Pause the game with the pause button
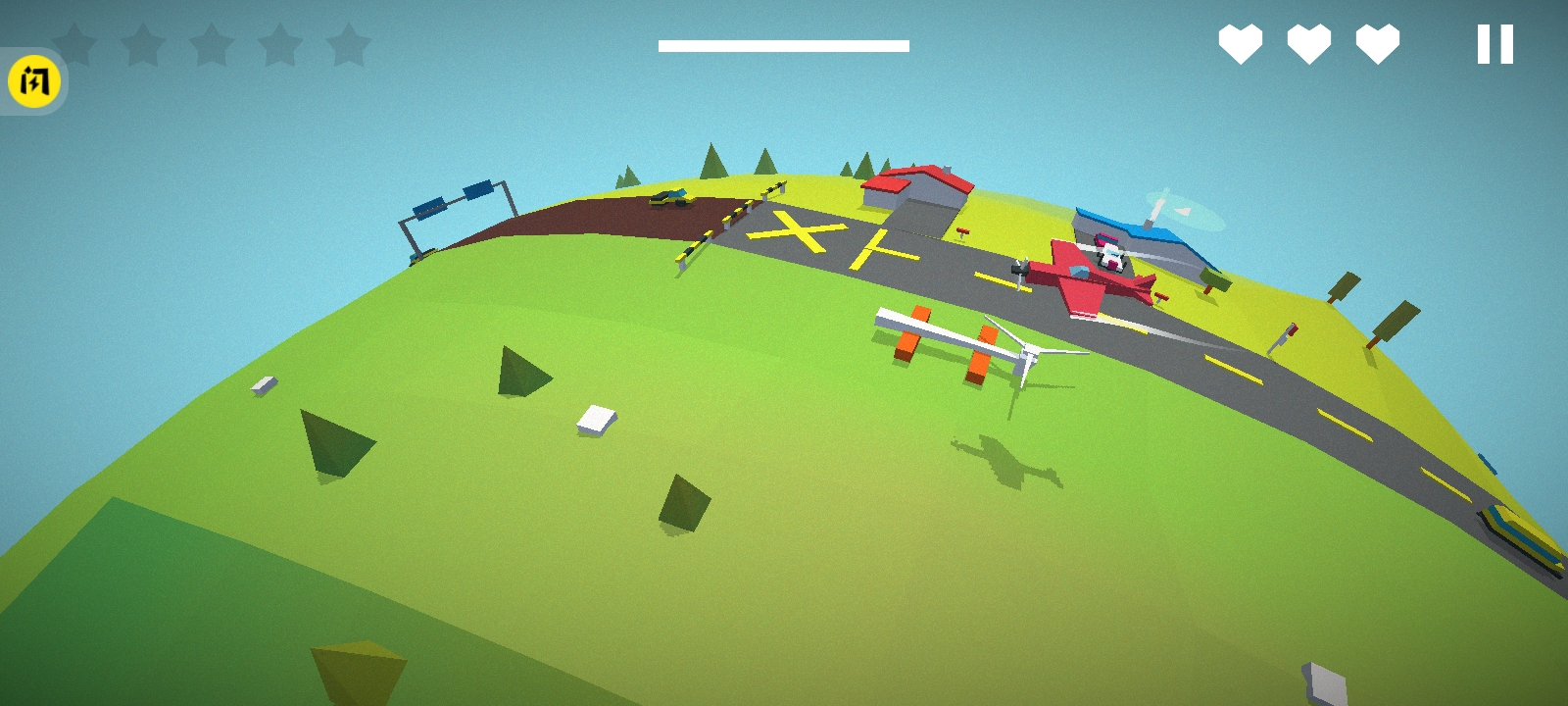Screen dimensions: 1568x706 click(x=1494, y=45)
